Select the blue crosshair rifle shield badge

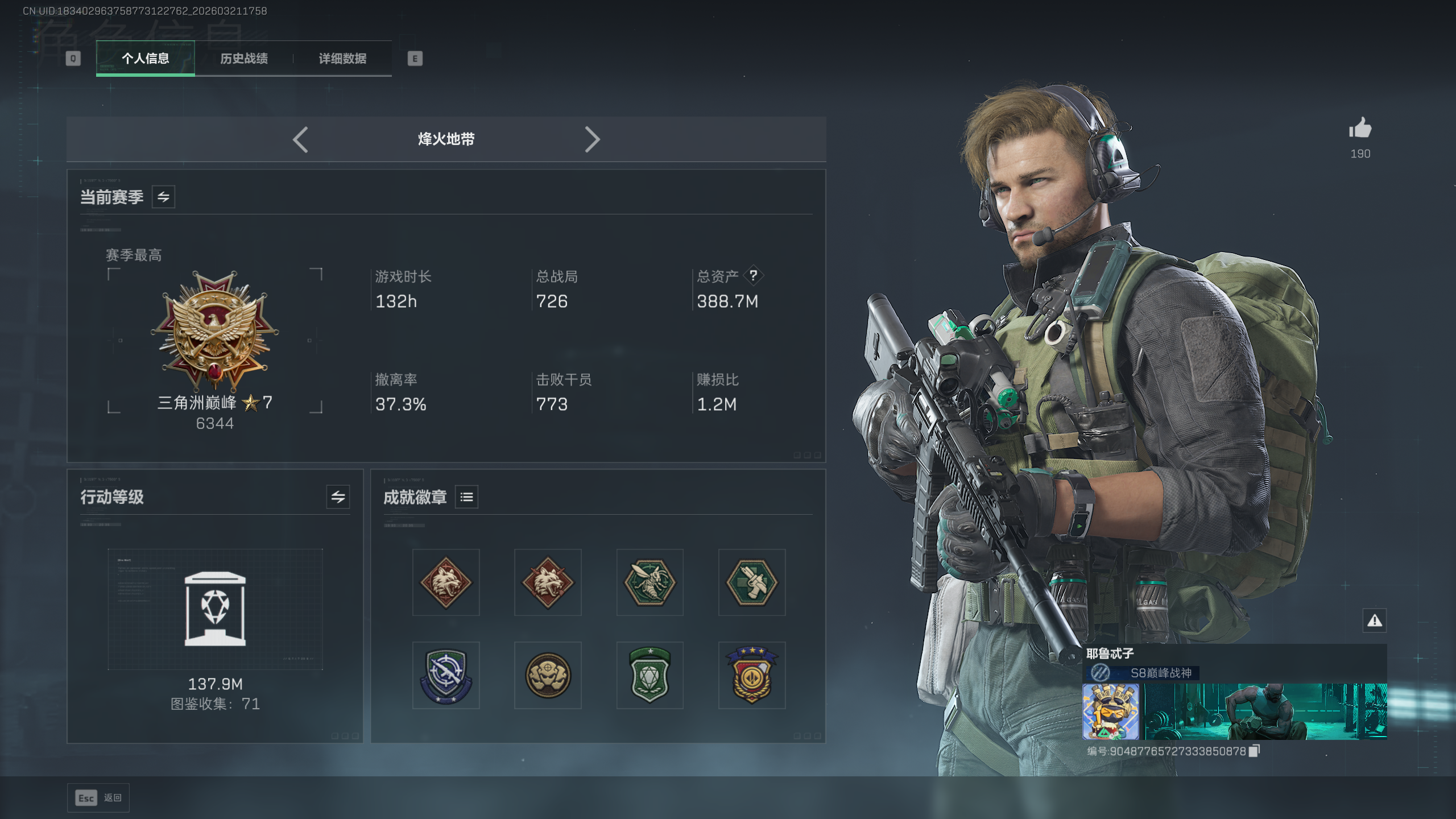[446, 675]
